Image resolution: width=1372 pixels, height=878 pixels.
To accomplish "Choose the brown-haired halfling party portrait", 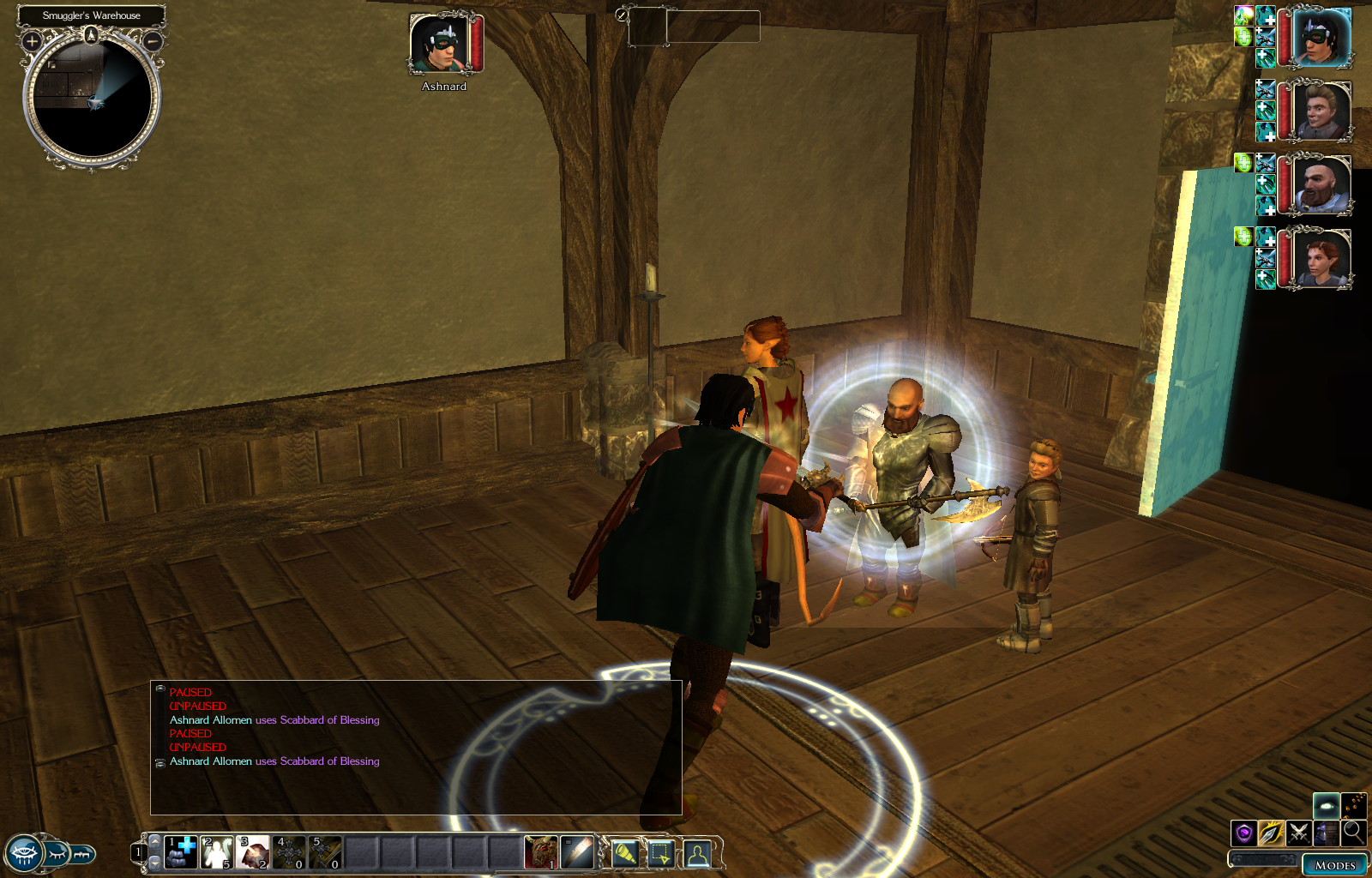I will click(1321, 111).
